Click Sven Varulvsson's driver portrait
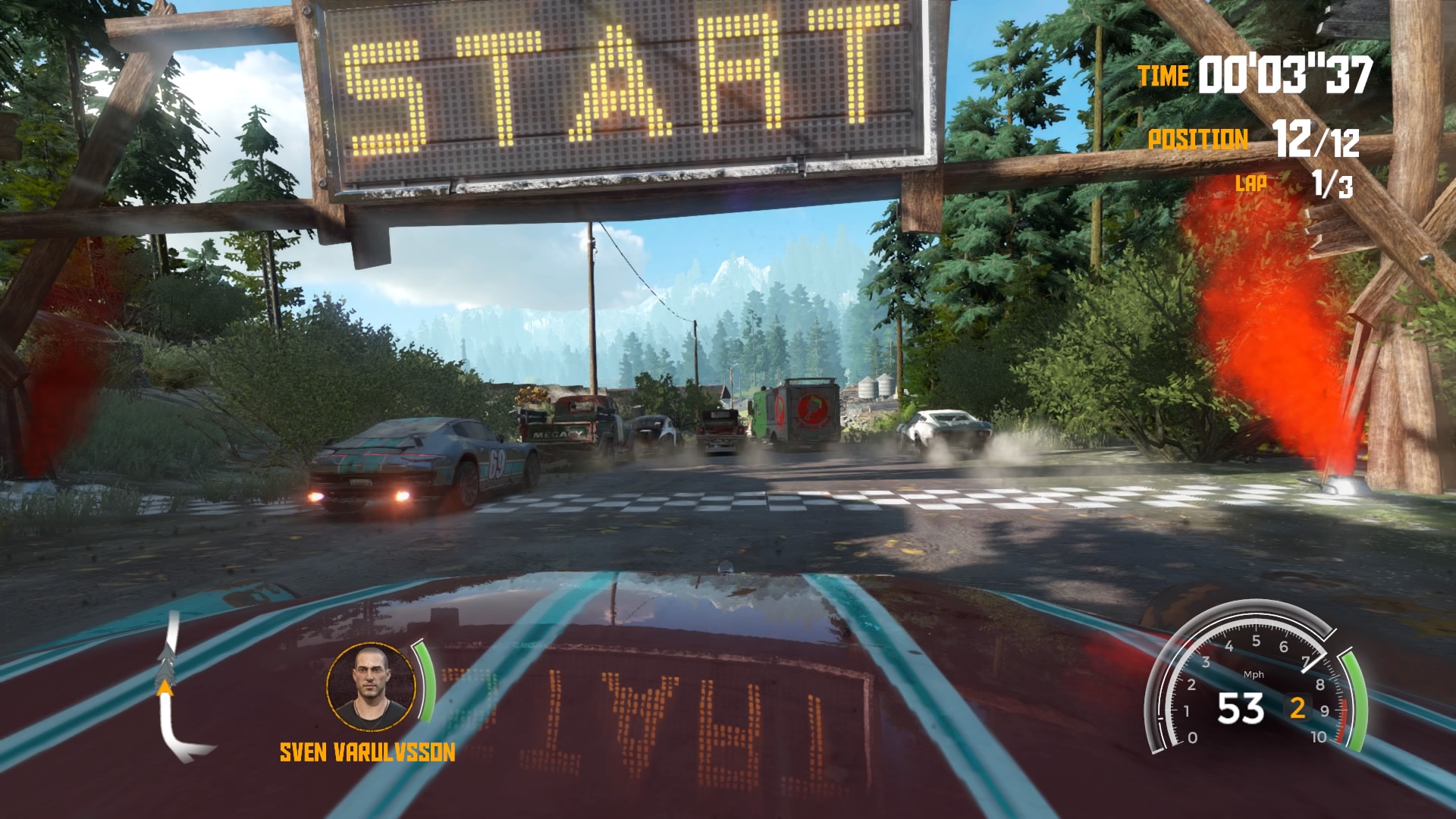Viewport: 1456px width, 819px height. (x=372, y=687)
